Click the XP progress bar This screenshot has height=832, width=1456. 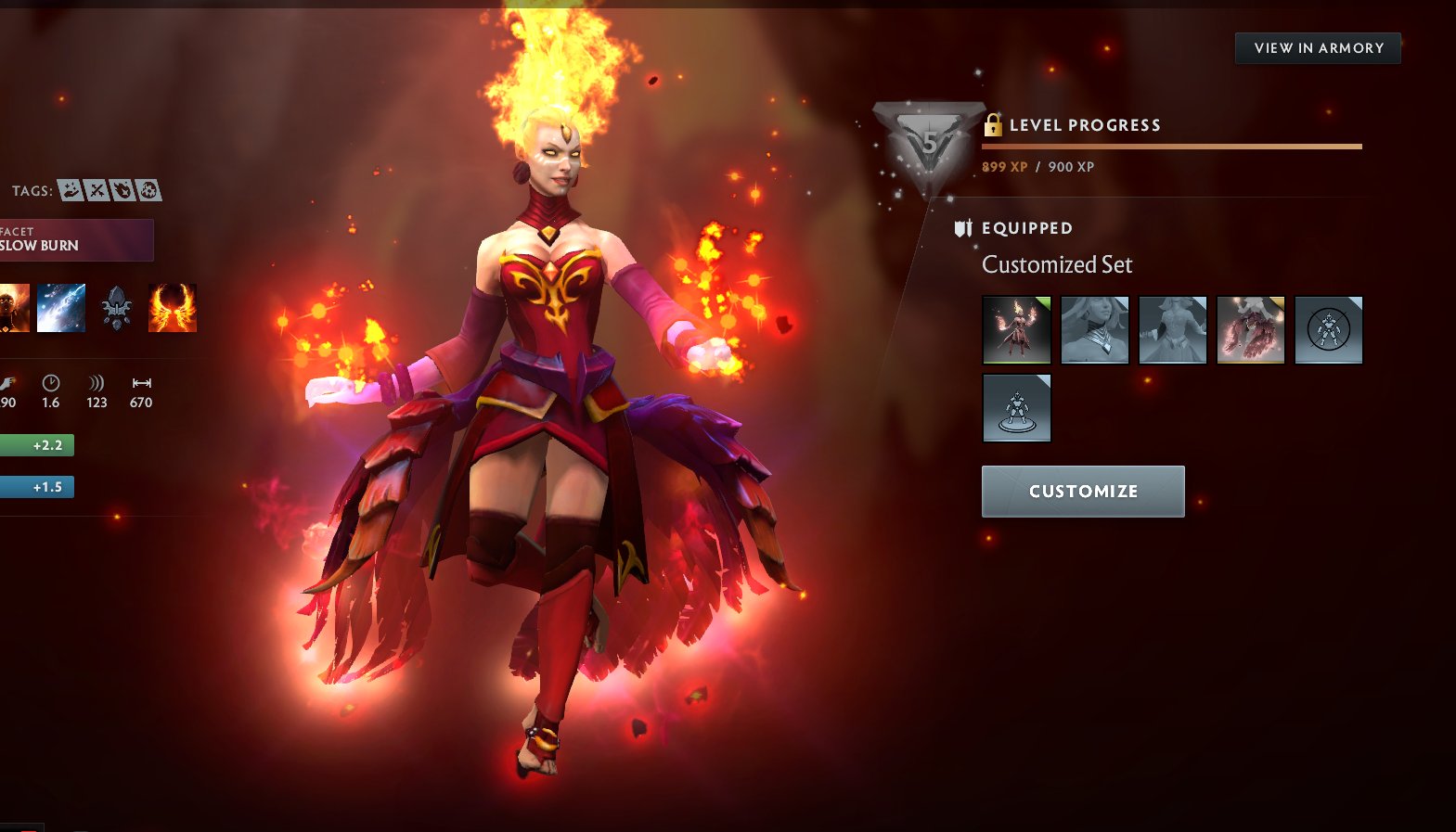1172,146
